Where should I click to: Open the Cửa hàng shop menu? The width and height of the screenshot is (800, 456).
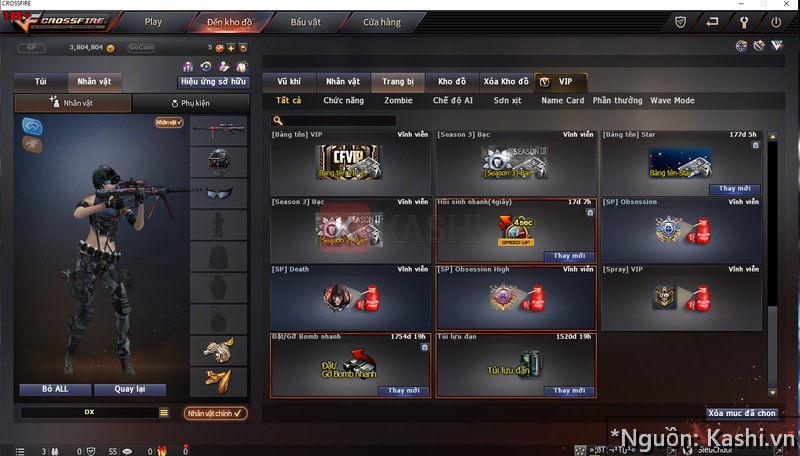pos(381,21)
